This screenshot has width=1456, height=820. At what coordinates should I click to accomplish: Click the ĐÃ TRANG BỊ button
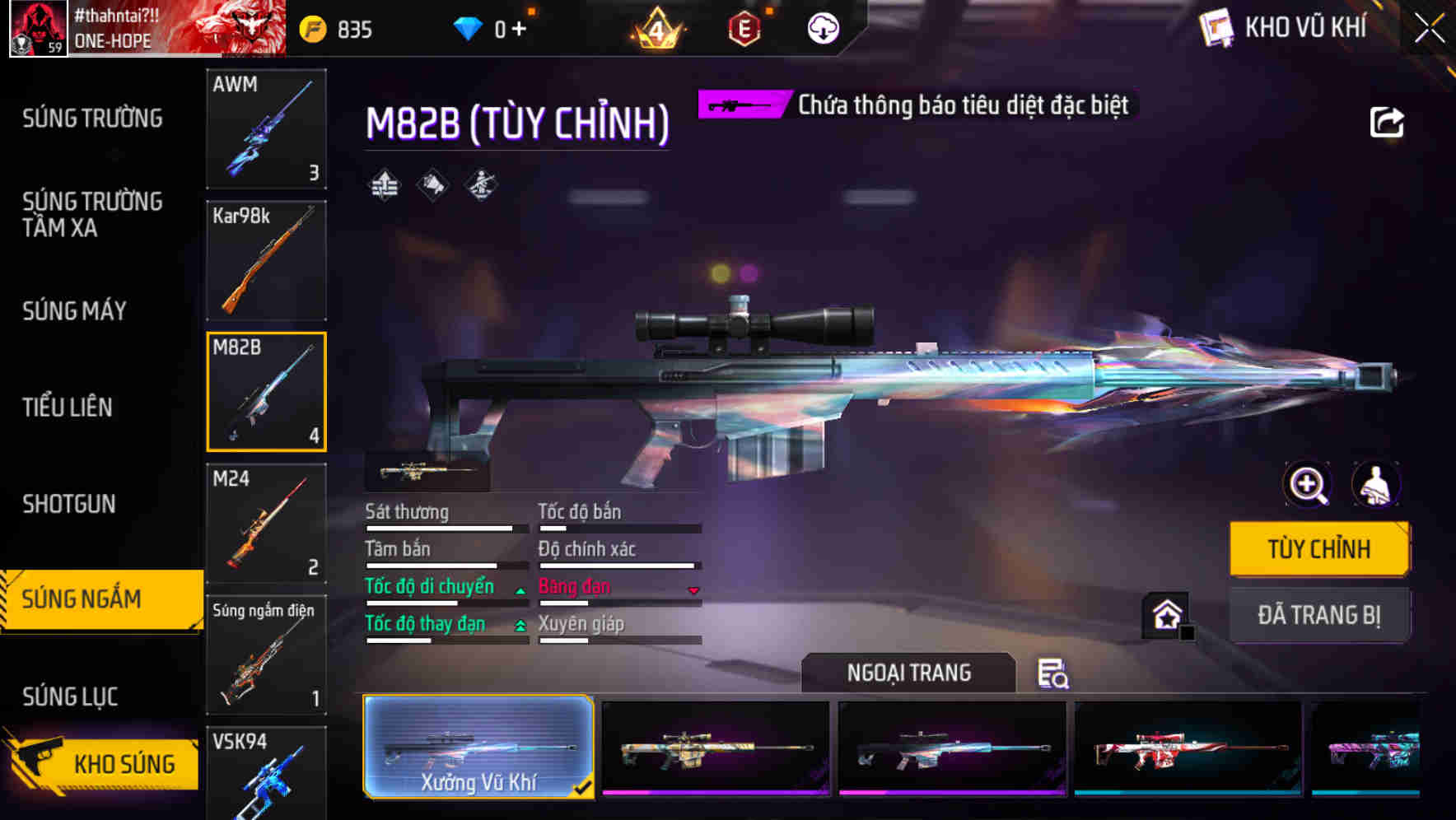coord(1319,615)
